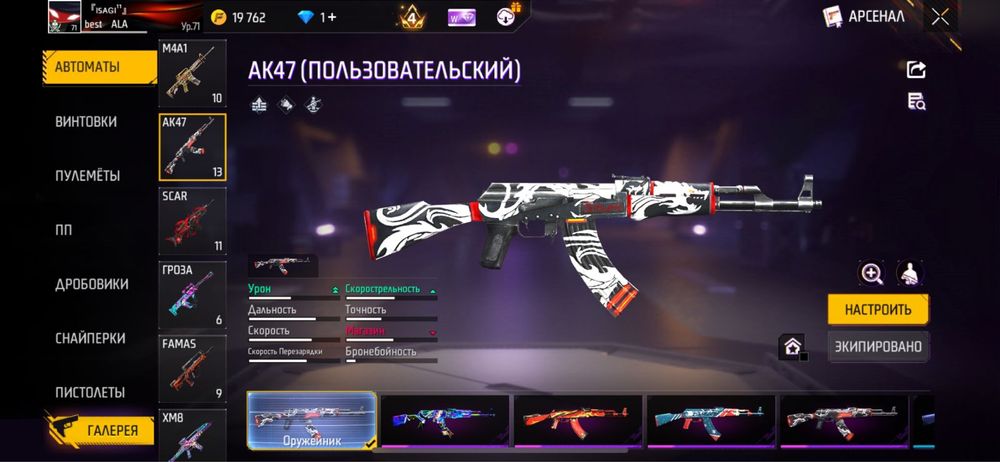Select the Гроза weapon tile
Screen dimensions: 1000x462
click(x=192, y=295)
